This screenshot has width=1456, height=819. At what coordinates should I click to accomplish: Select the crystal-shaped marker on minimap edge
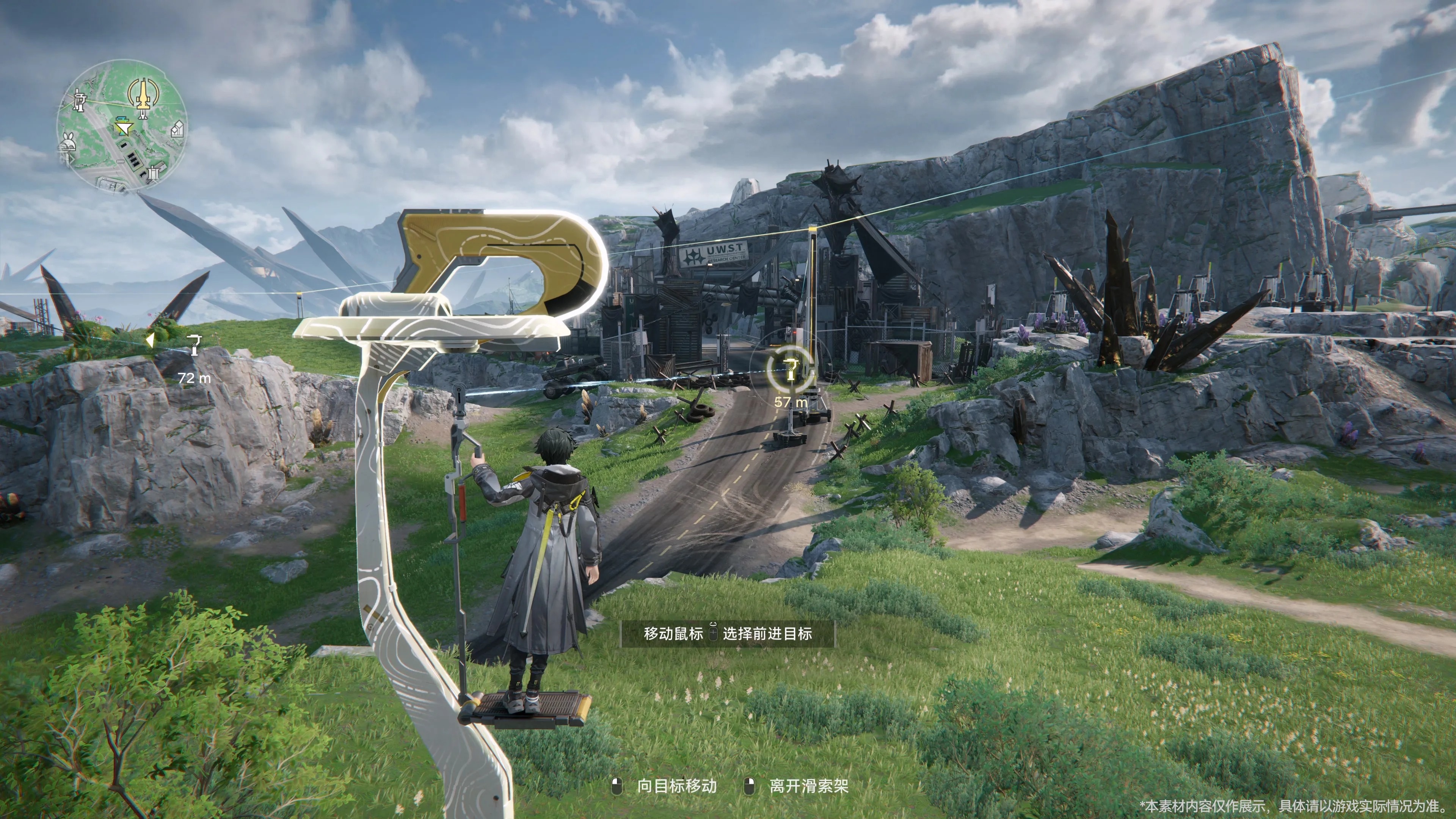[x=177, y=129]
